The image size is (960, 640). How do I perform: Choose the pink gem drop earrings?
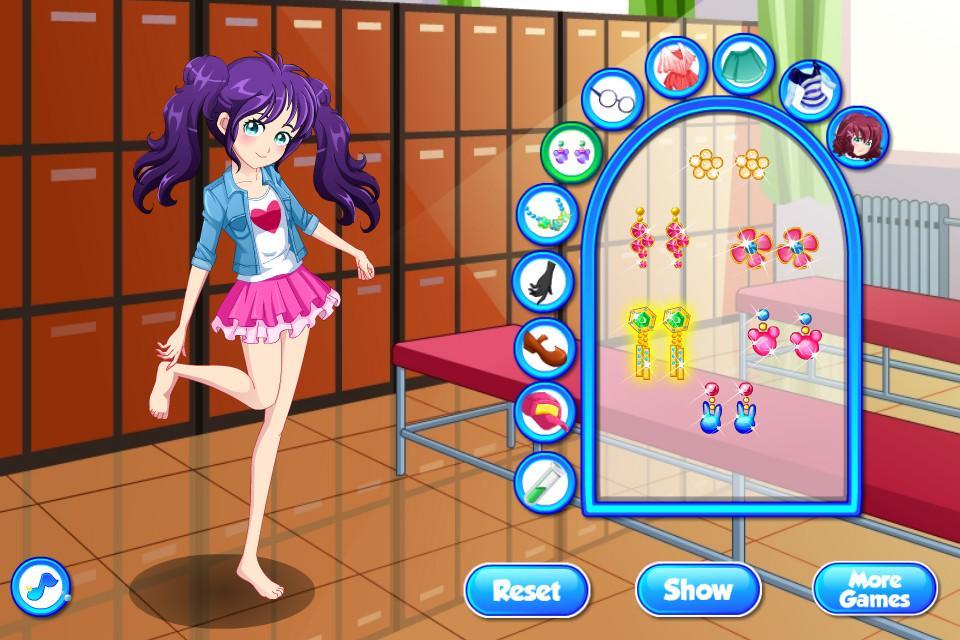pyautogui.click(x=657, y=236)
